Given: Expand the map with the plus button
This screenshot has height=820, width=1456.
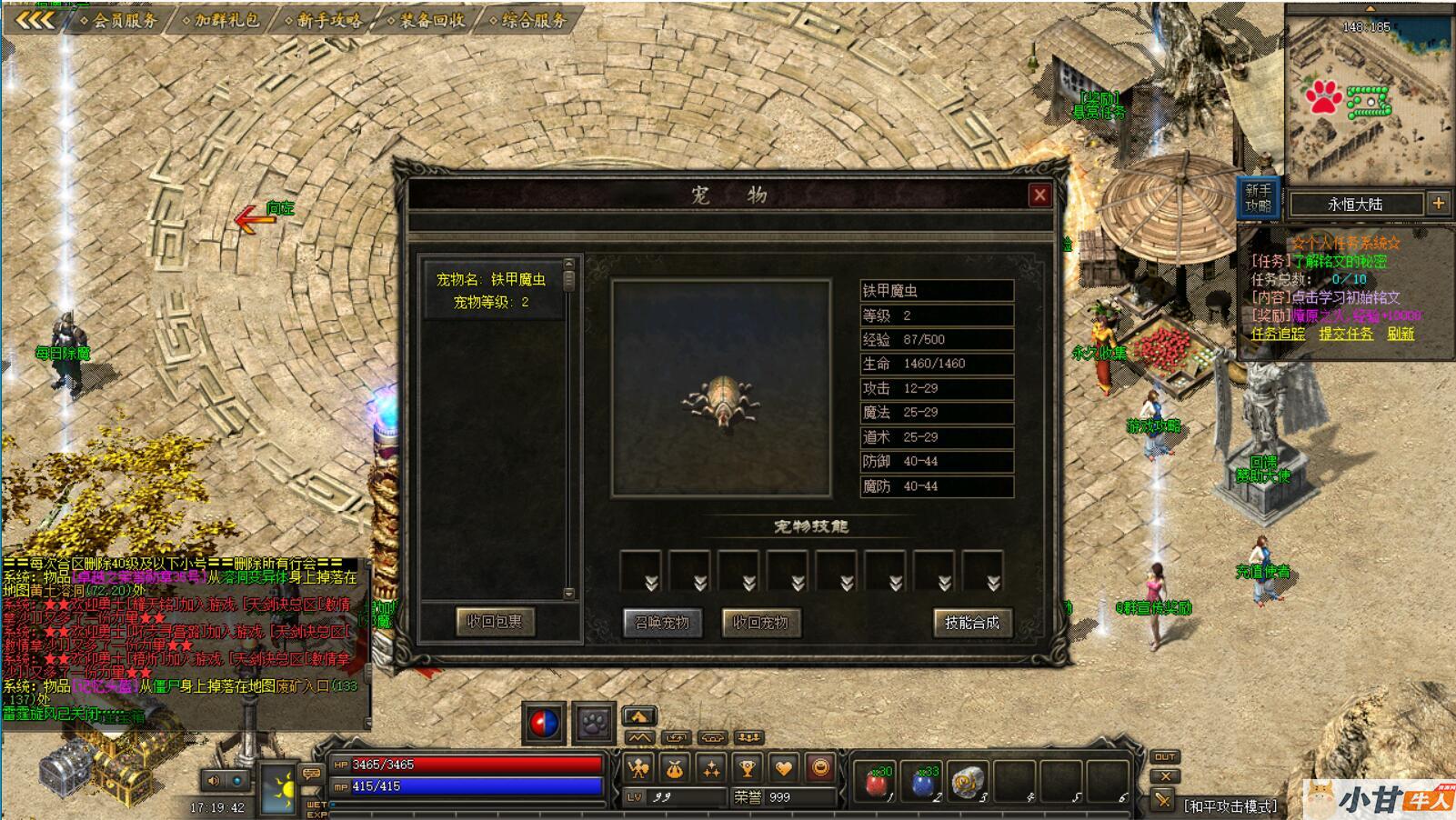Looking at the screenshot, I should 1439,204.
